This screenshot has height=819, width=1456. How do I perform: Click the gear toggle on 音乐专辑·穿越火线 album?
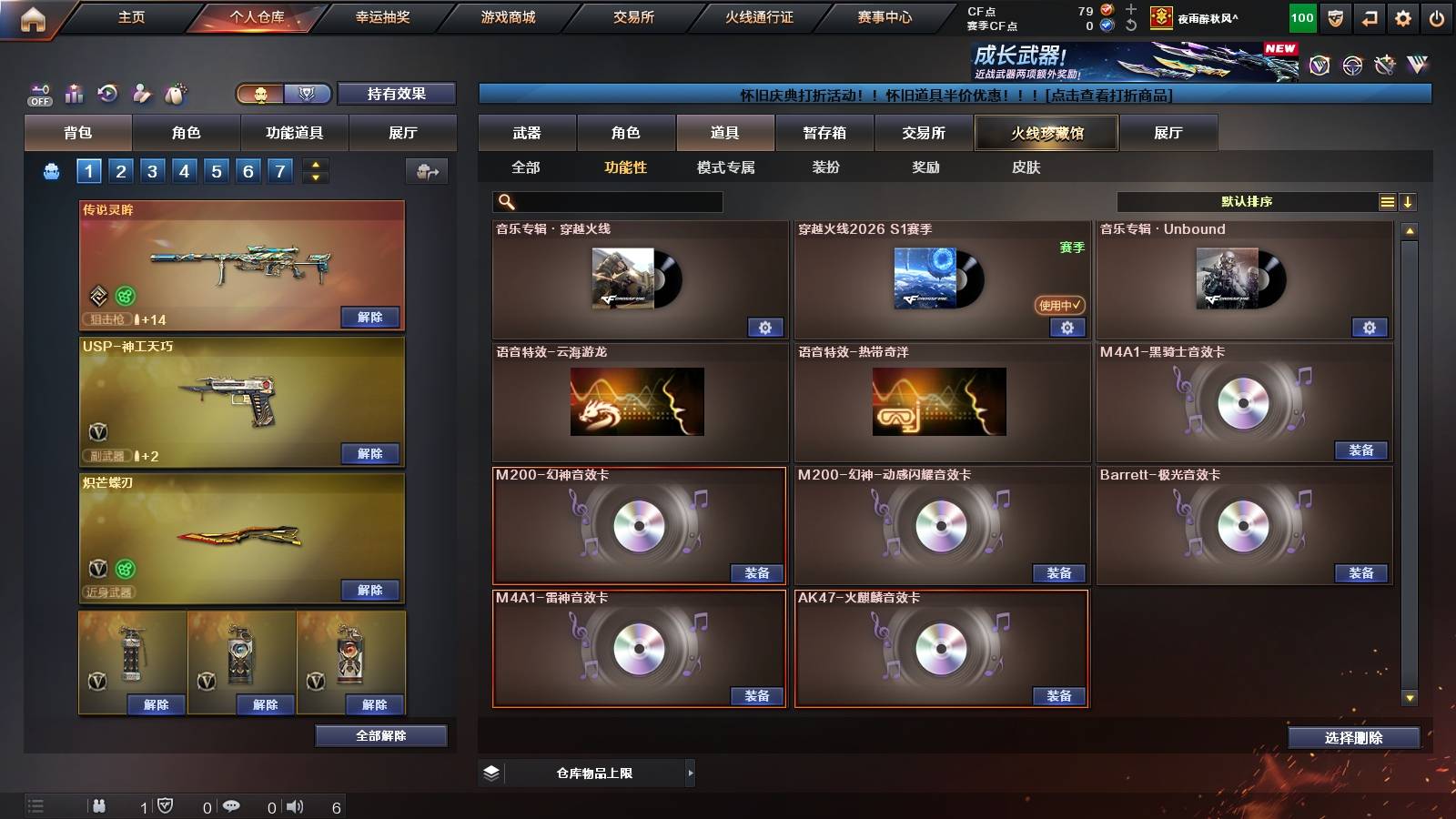[766, 327]
